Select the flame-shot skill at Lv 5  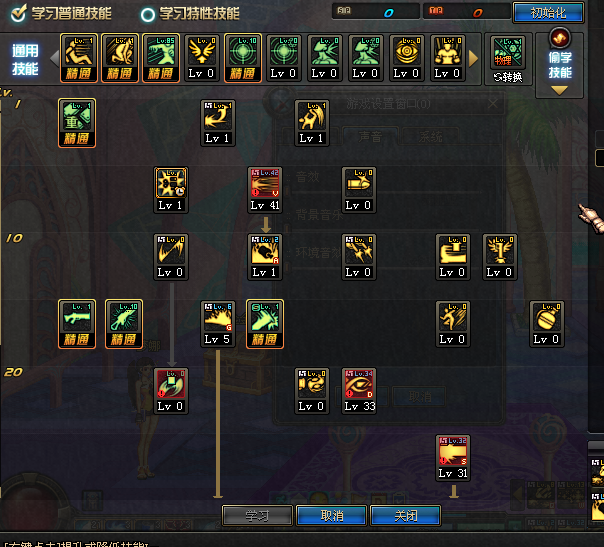point(218,319)
